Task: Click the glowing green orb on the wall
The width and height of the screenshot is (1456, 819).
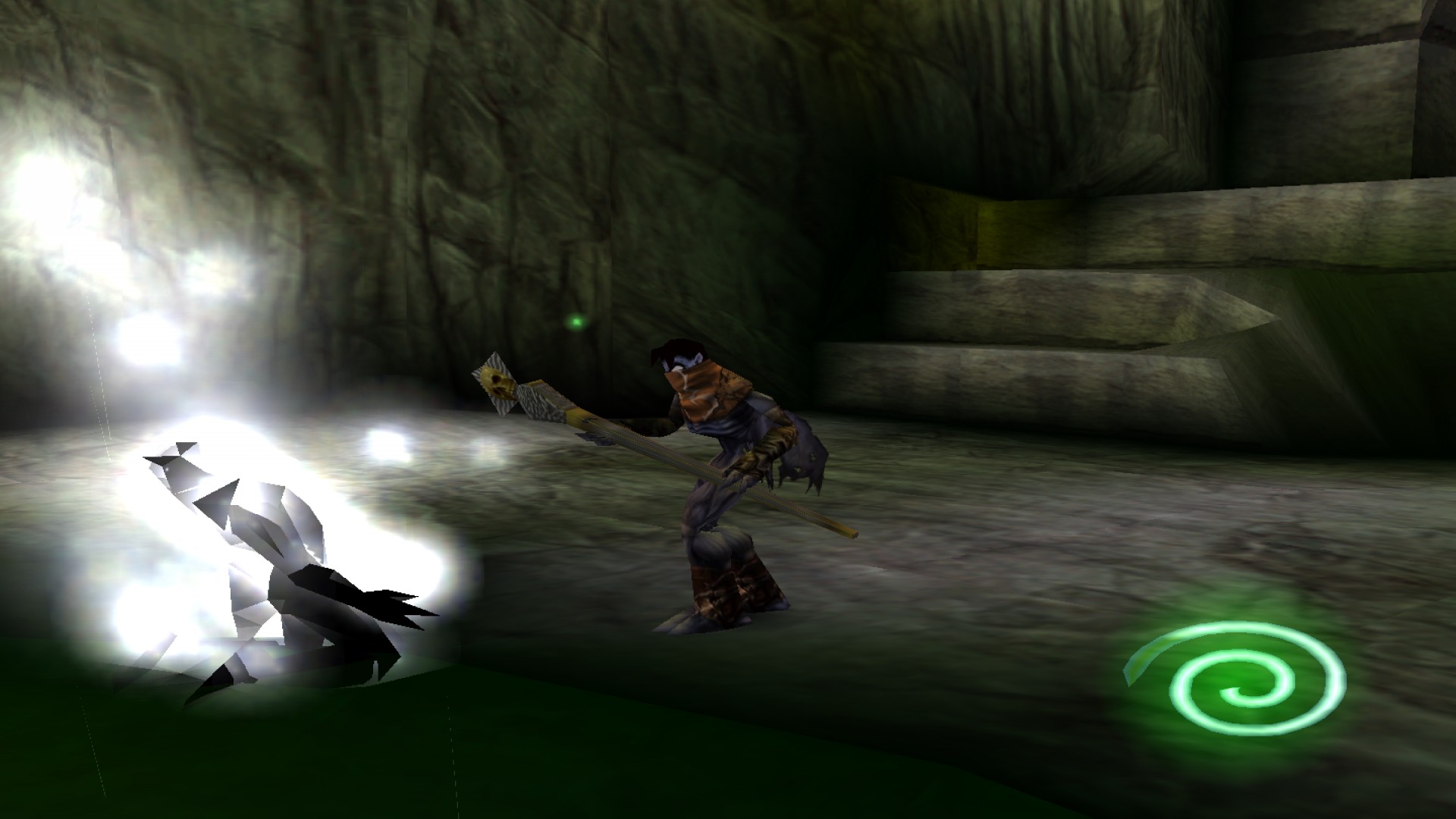Action: click(x=577, y=322)
